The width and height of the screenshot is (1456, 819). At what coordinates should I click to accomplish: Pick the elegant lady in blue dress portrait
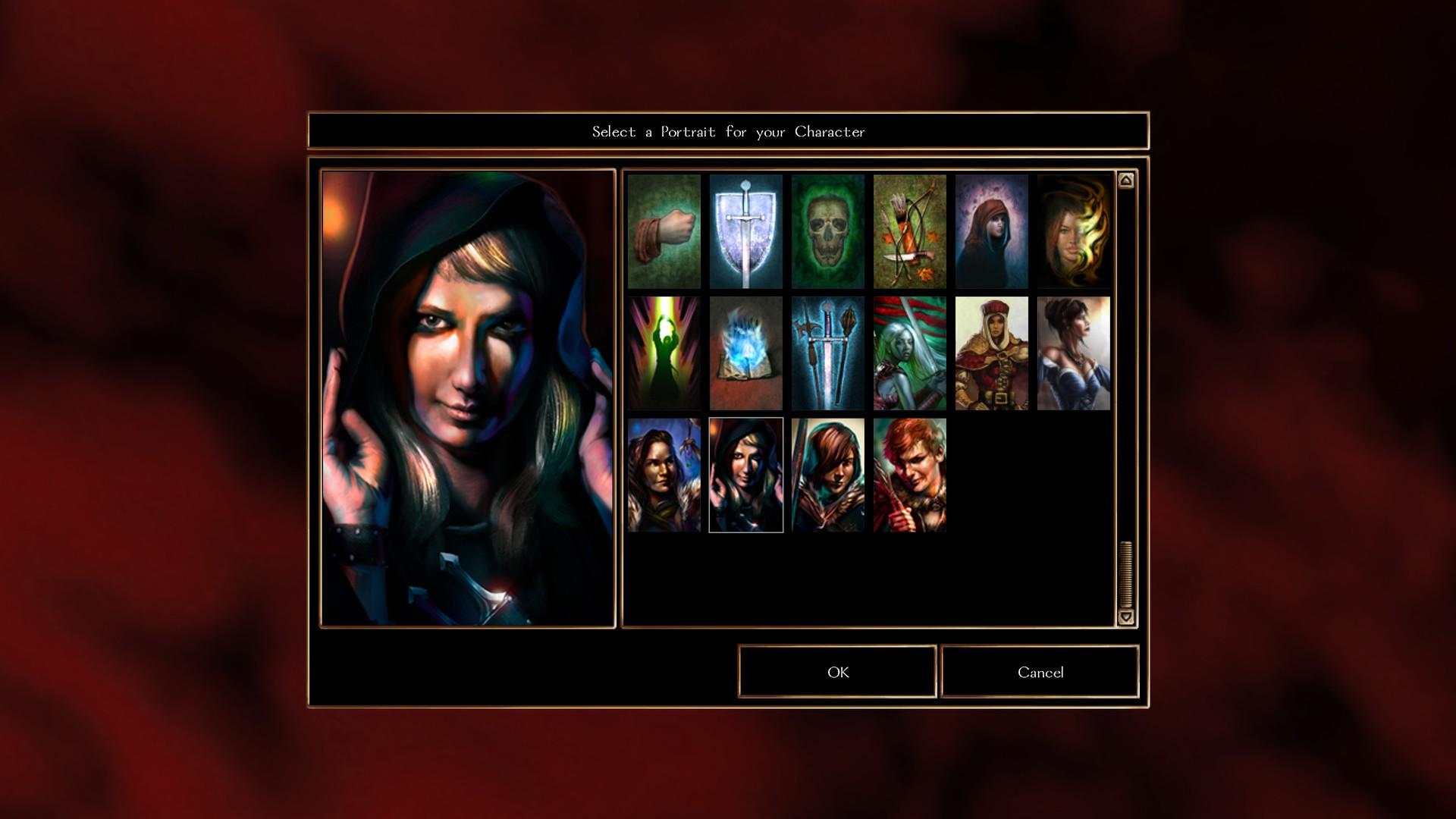[x=1072, y=353]
